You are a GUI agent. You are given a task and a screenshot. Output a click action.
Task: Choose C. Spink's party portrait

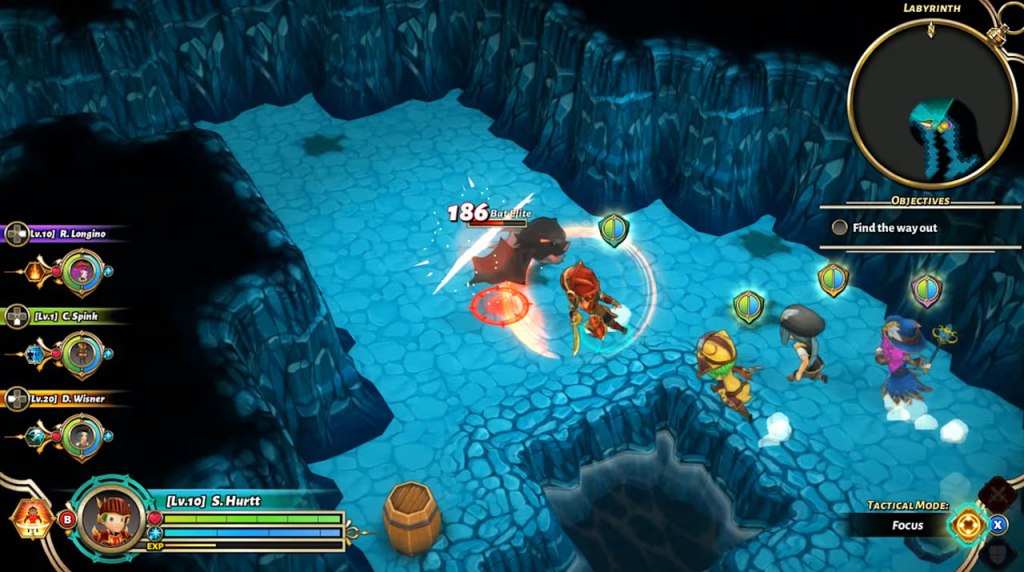79,353
